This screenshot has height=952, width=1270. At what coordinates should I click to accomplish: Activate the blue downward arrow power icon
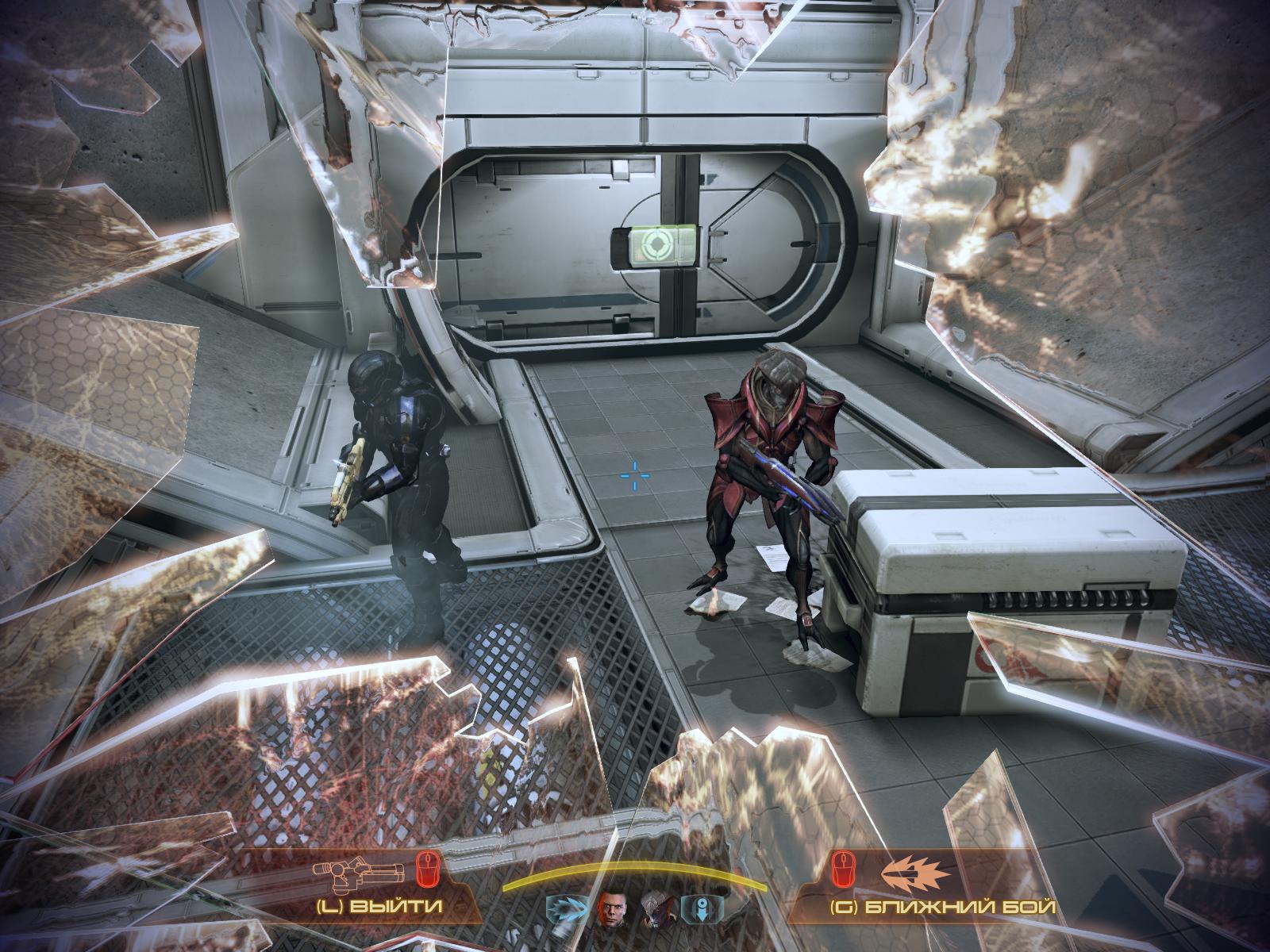point(702,907)
